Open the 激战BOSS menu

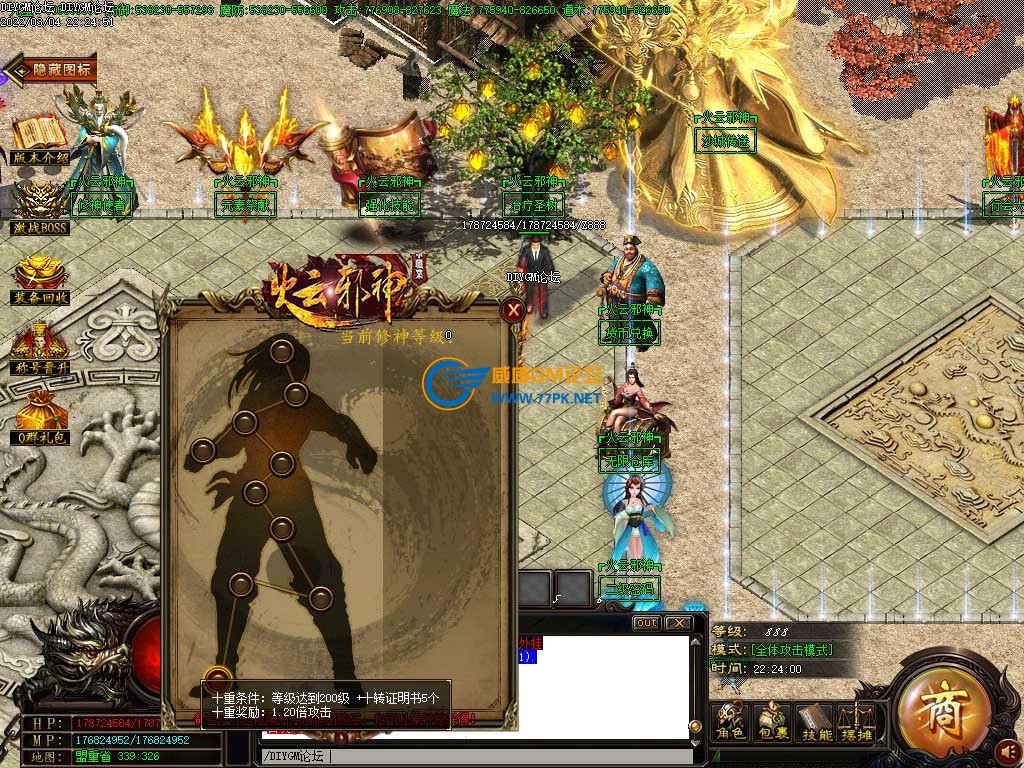[40, 206]
